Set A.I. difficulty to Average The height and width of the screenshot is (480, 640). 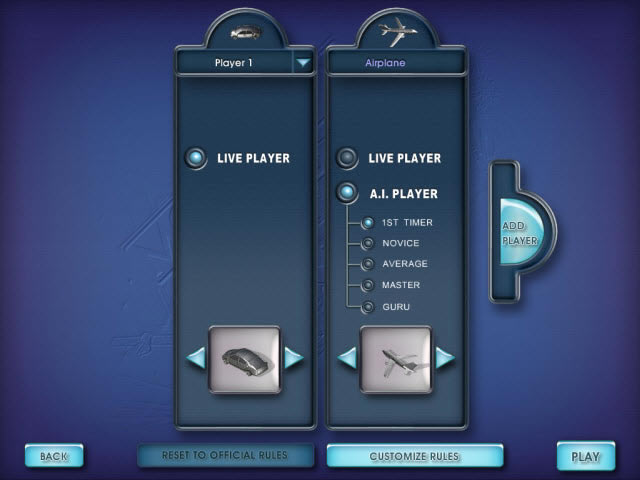pos(368,264)
